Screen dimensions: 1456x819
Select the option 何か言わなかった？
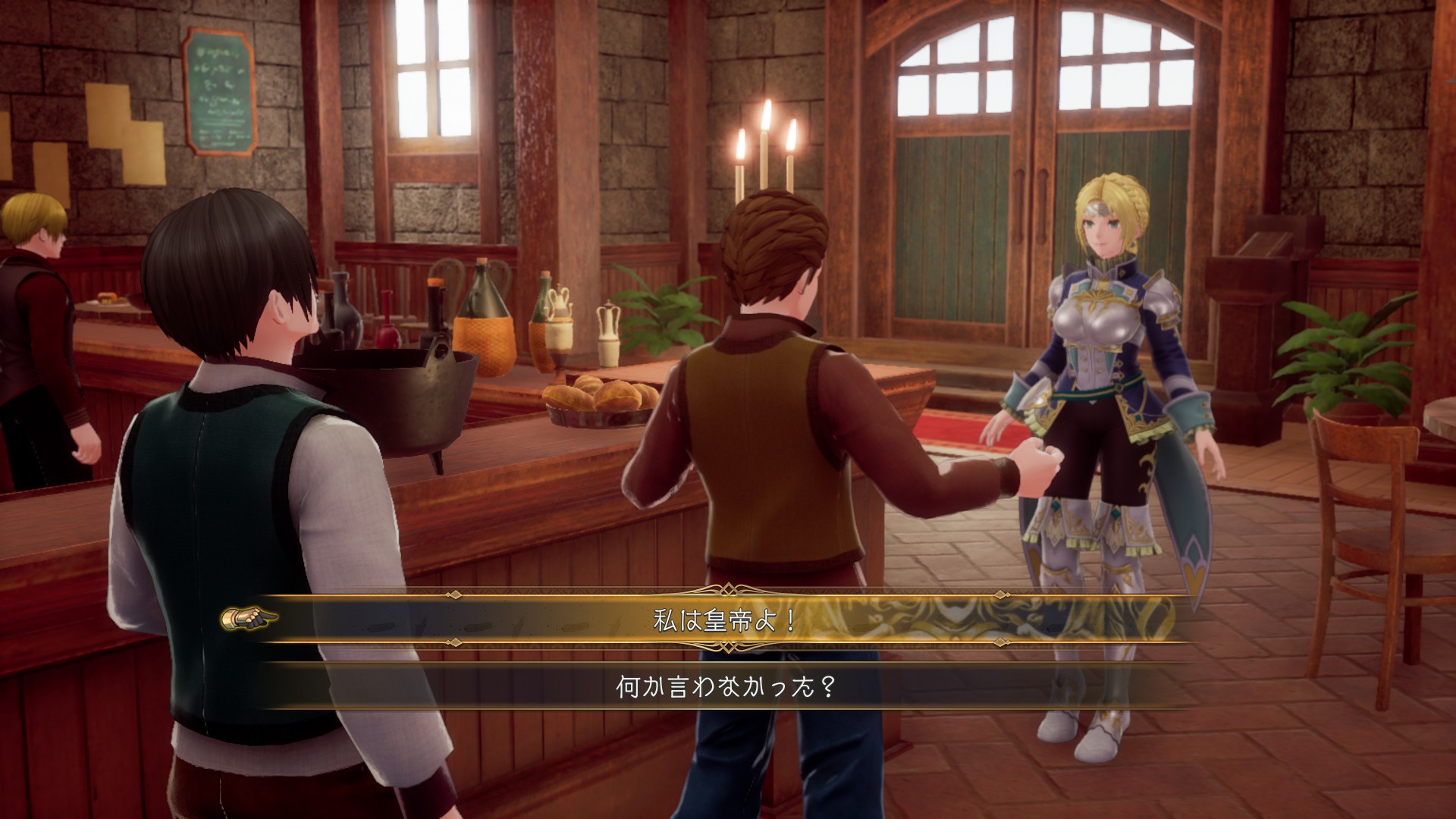725,689
